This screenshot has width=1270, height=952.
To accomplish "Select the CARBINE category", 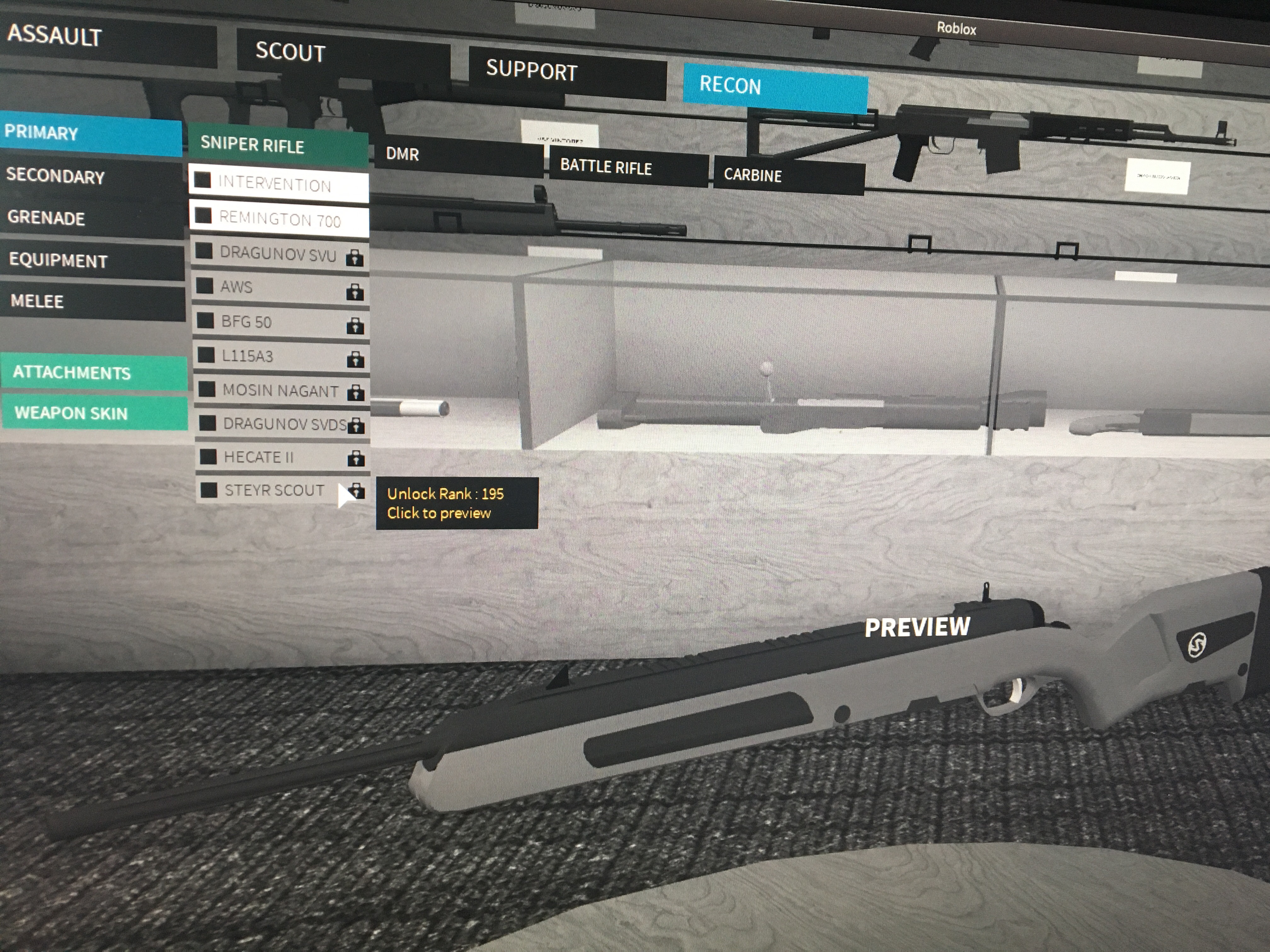I will (753, 176).
